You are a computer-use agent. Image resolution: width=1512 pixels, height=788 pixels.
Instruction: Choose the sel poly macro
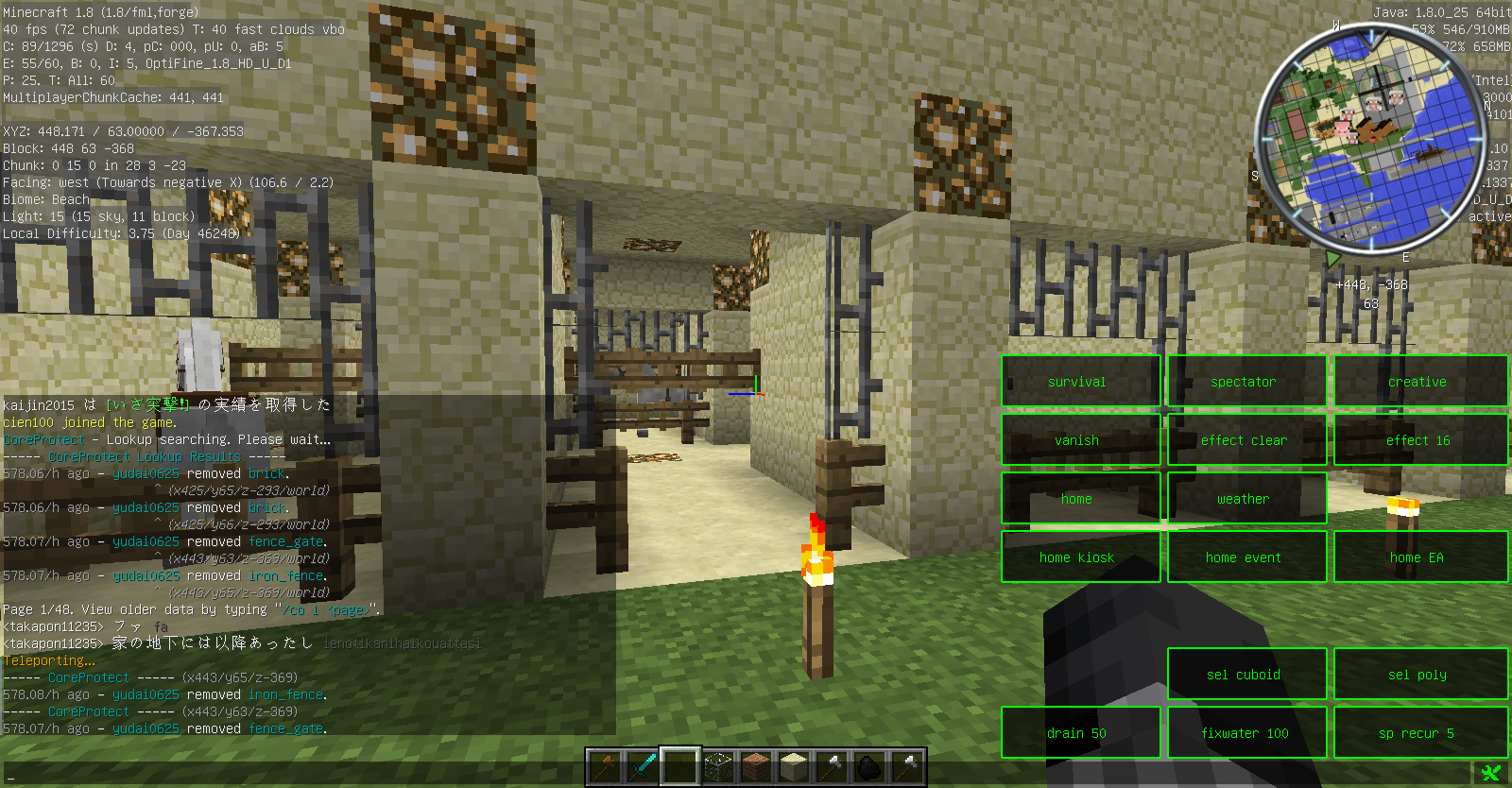tap(1419, 675)
